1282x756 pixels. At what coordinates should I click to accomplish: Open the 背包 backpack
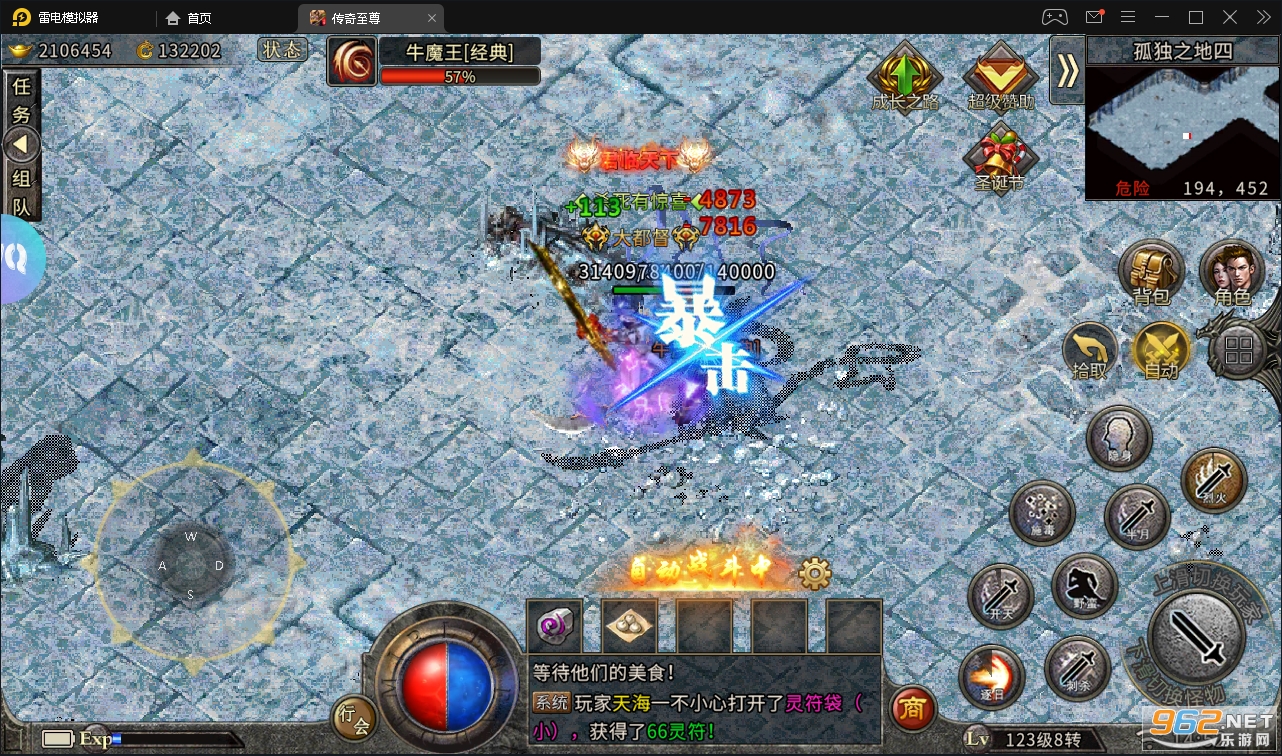tap(1151, 271)
